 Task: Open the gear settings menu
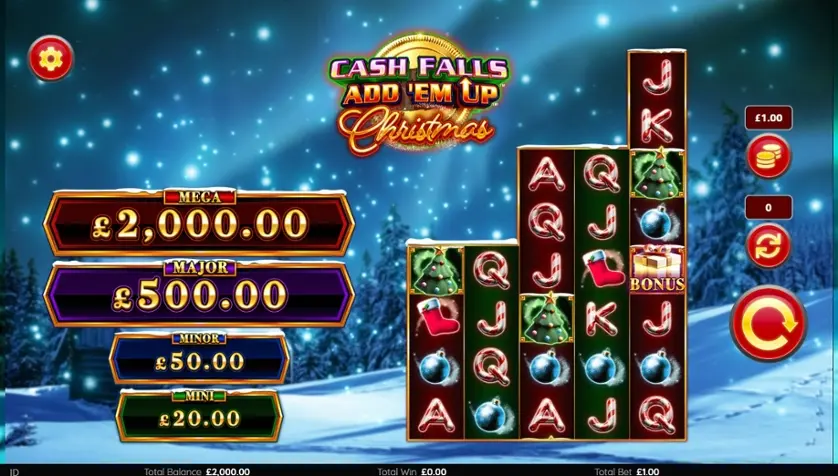tap(50, 59)
